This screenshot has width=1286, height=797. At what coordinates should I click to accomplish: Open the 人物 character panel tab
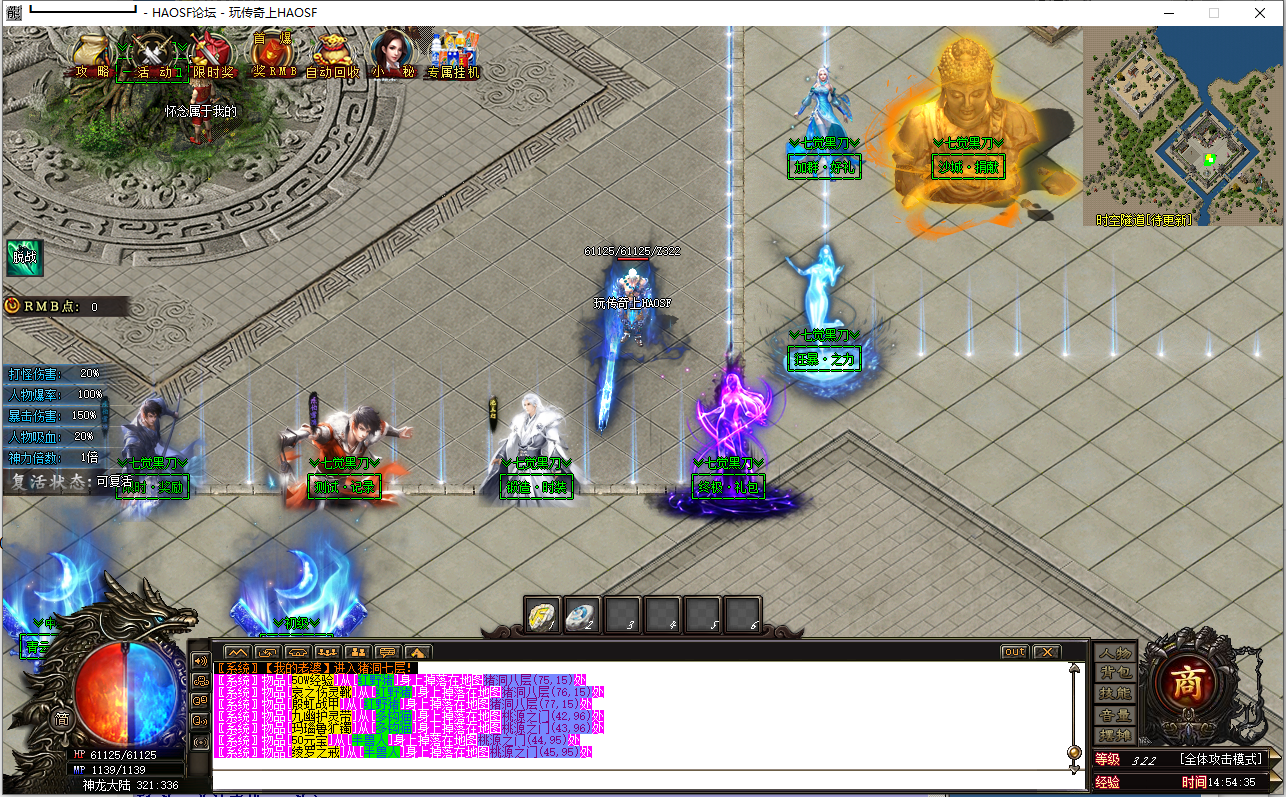tap(1116, 653)
